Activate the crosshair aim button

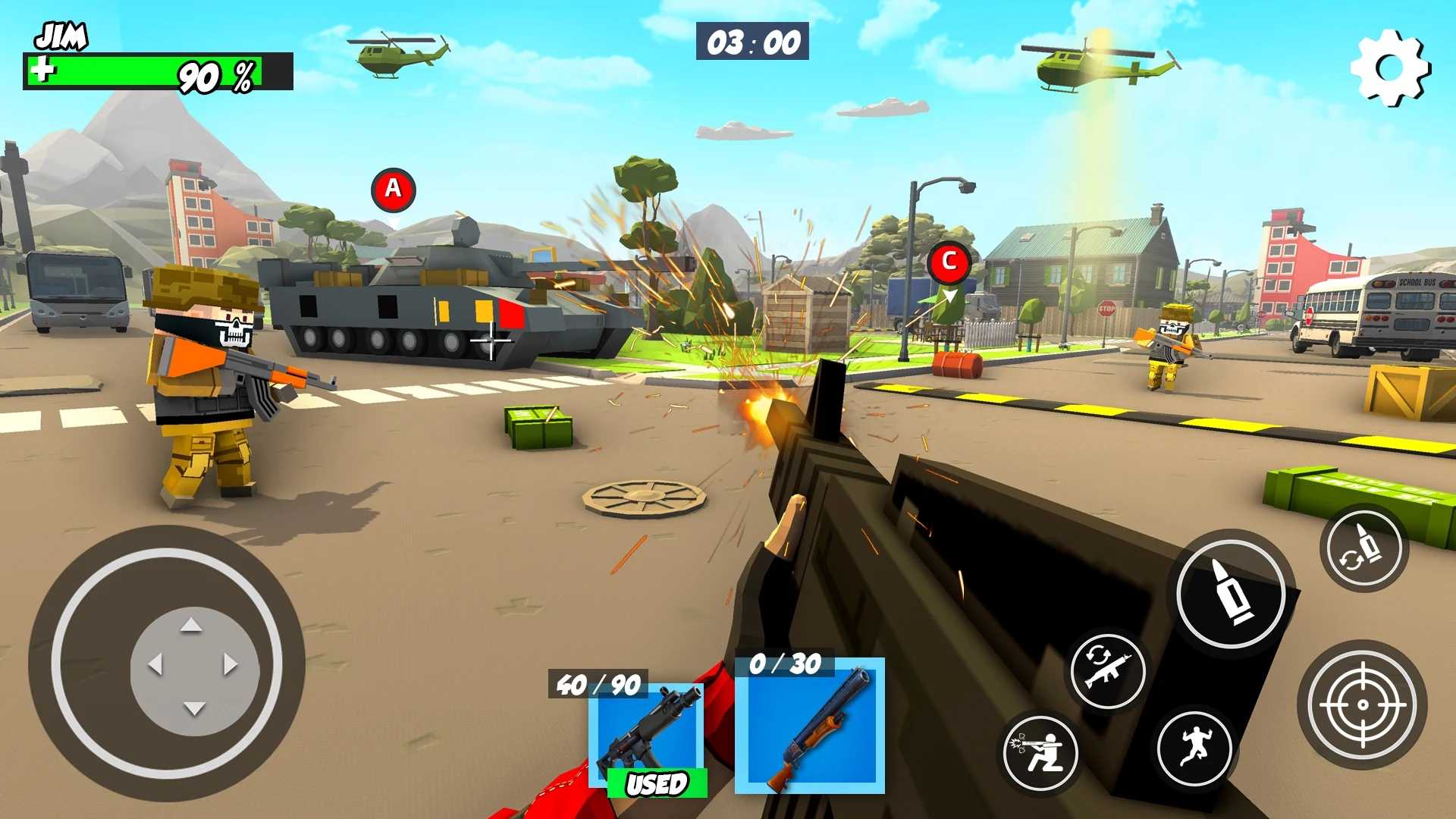(x=1362, y=704)
